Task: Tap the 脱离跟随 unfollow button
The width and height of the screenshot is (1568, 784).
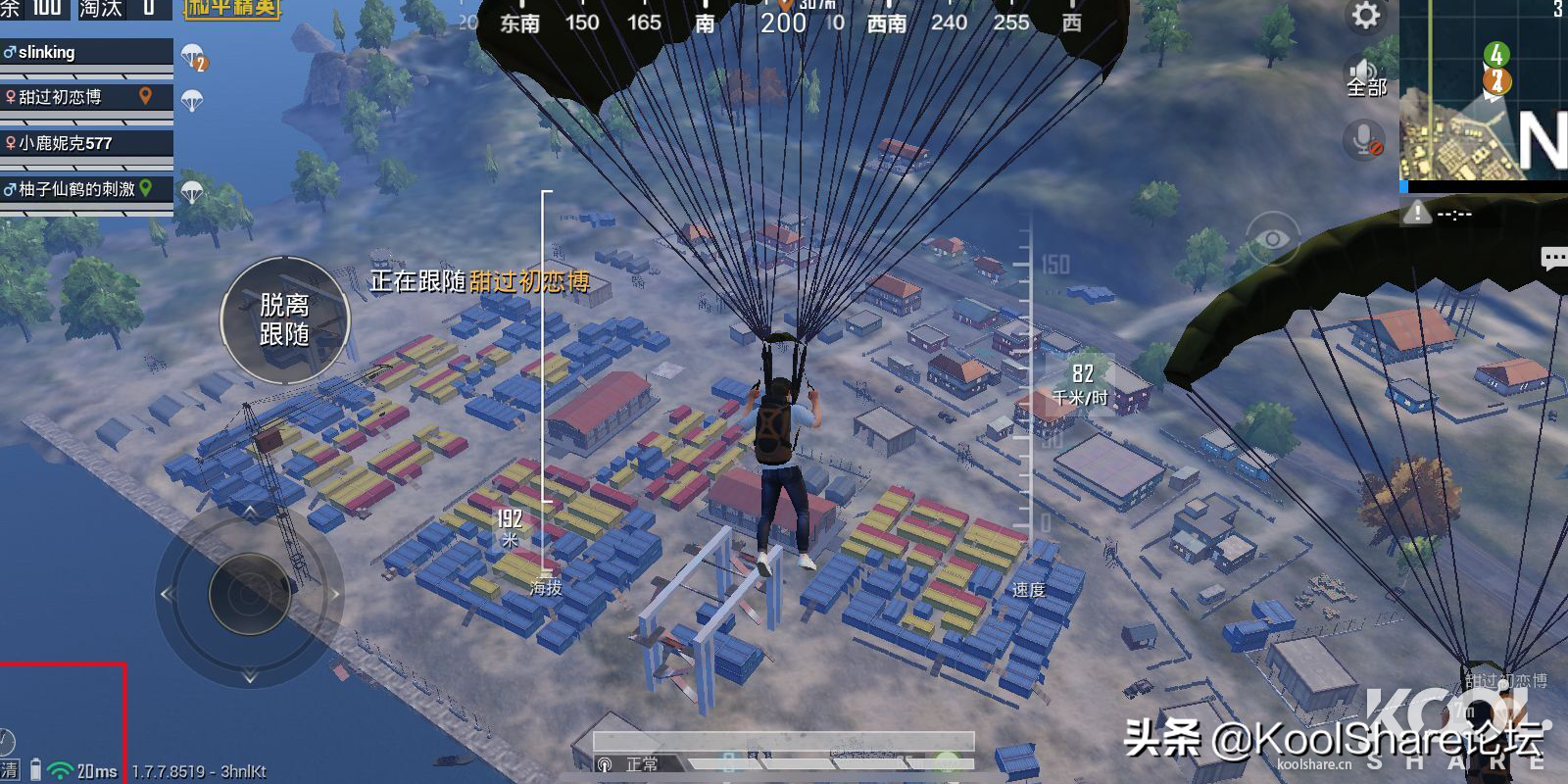Action: click(284, 319)
